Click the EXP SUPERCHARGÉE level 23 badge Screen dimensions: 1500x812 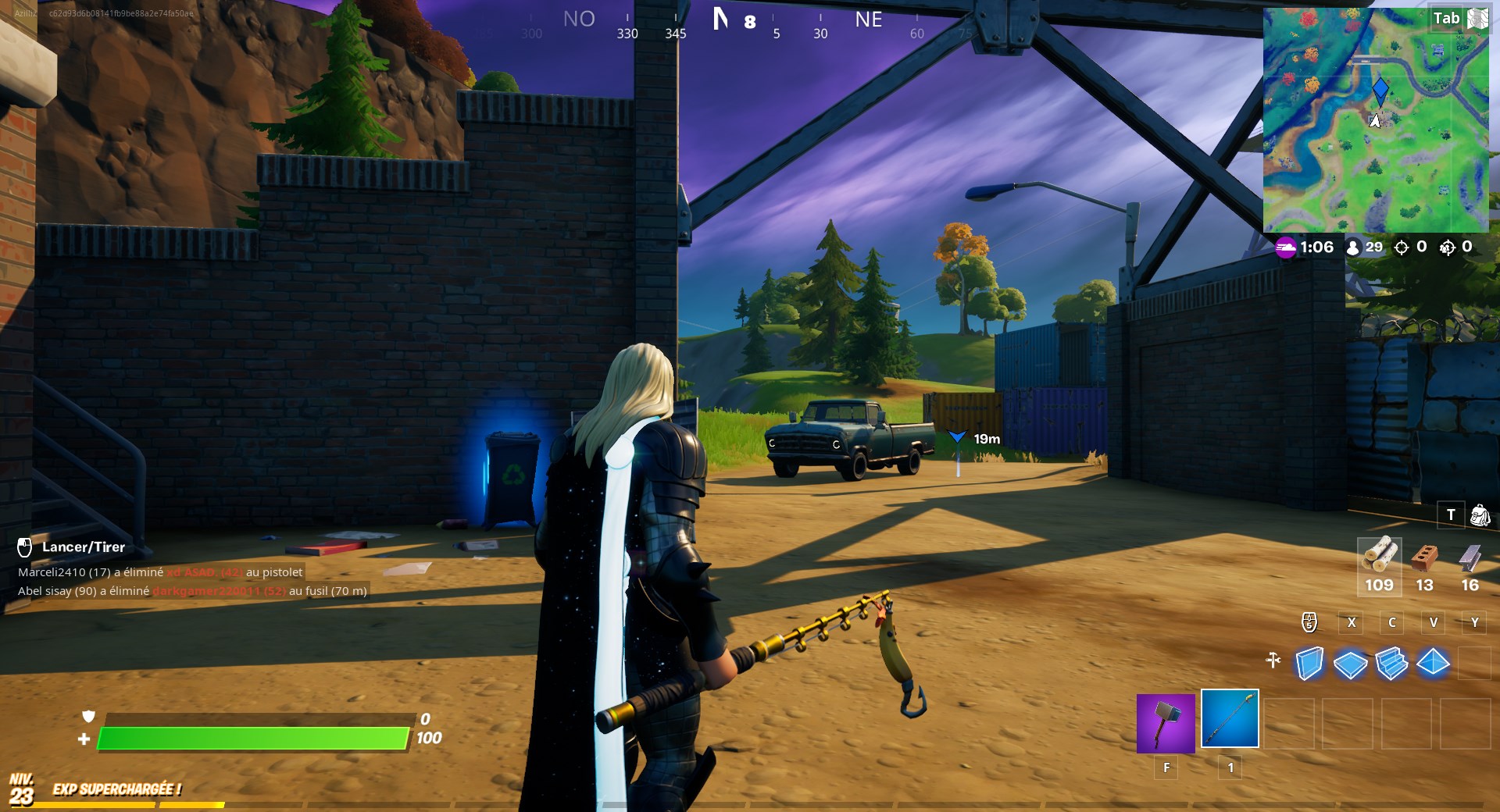pyautogui.click(x=20, y=787)
